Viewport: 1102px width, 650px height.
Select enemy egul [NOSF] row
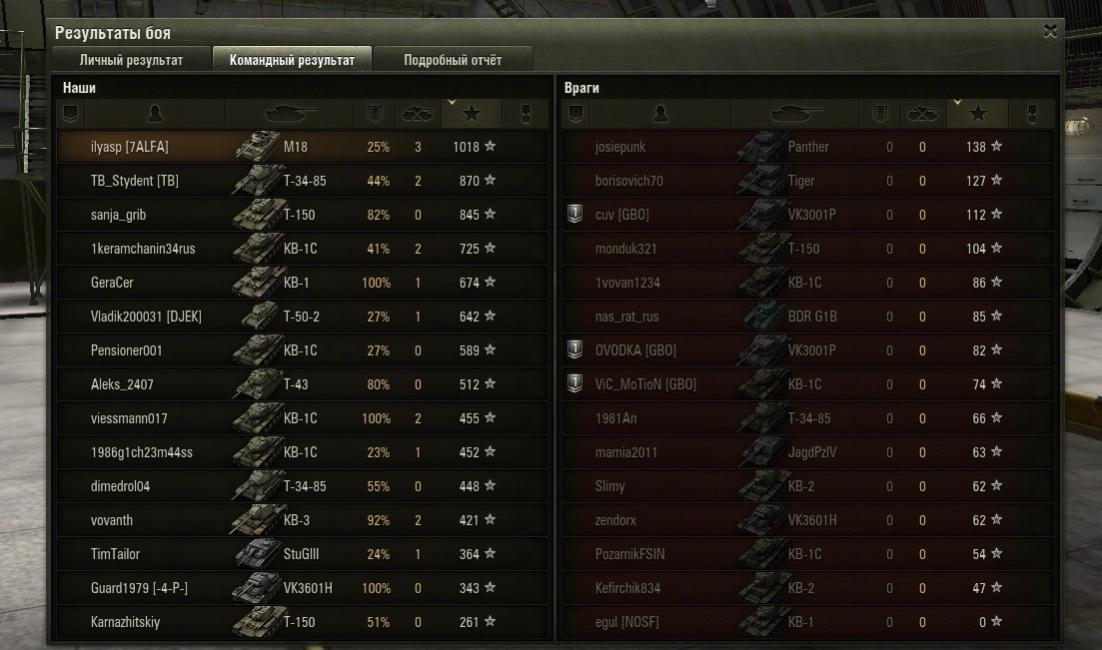point(806,622)
